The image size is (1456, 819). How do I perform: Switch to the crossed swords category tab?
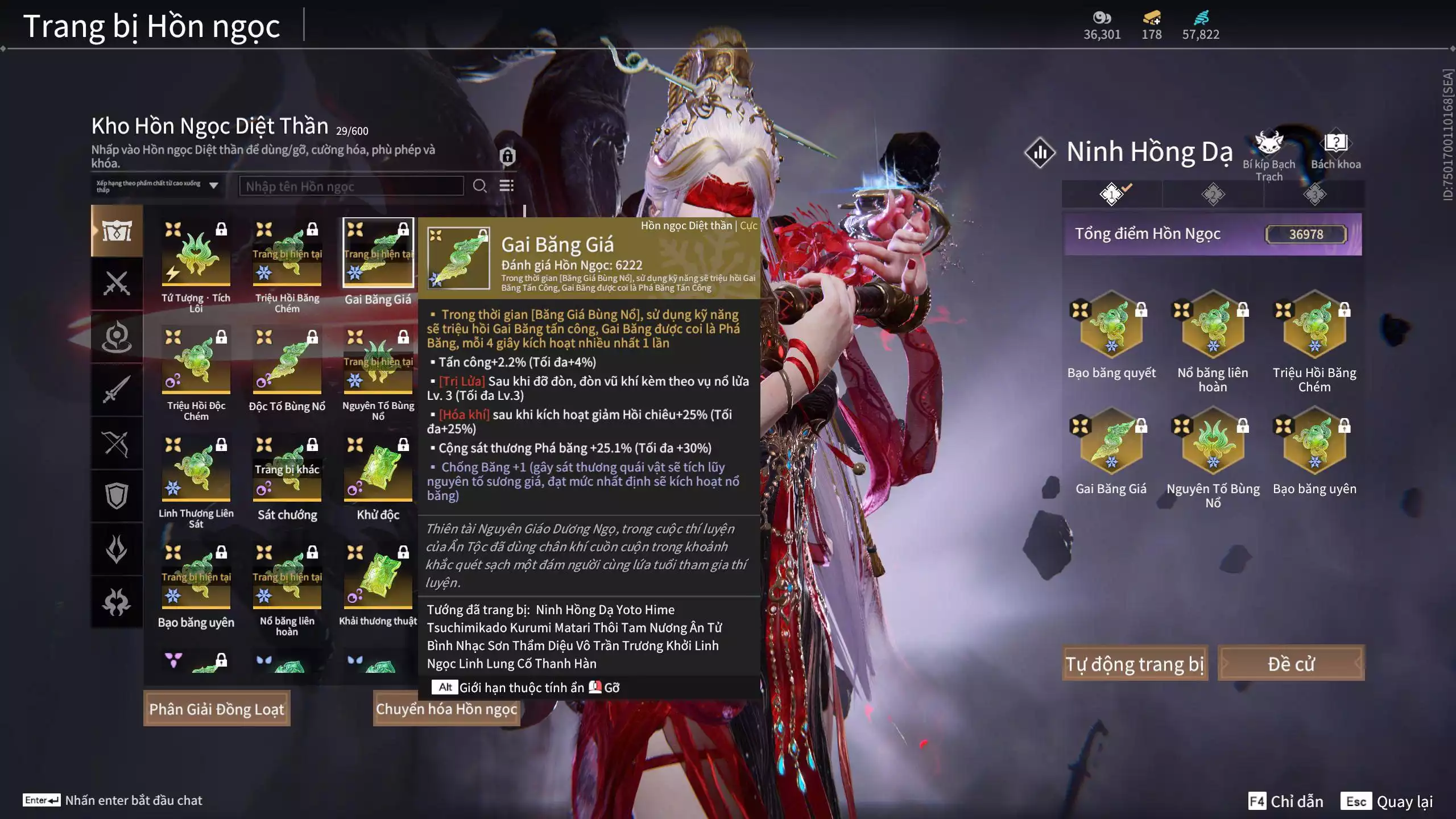(x=117, y=283)
